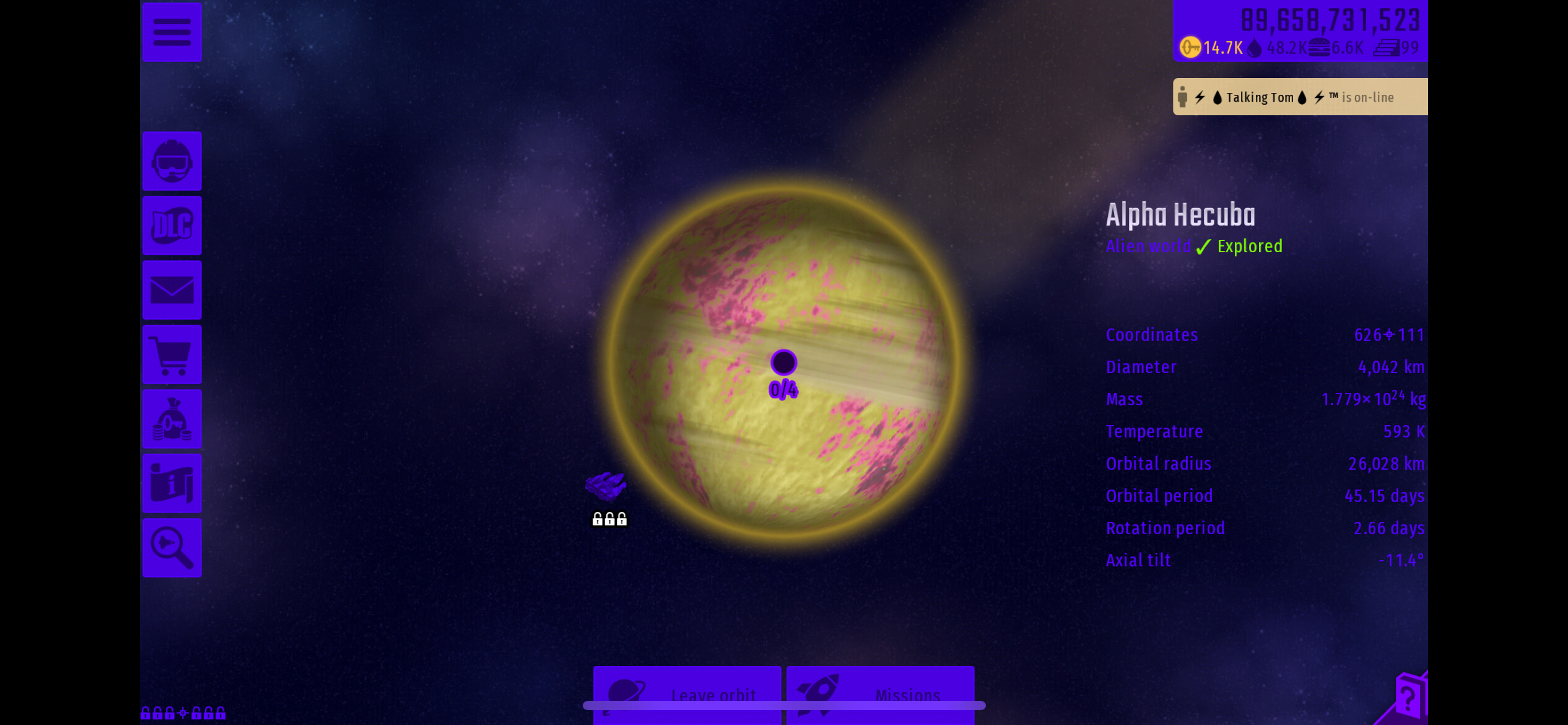Open the credits and resources panel
The width and height of the screenshot is (1568, 725).
(x=1299, y=31)
